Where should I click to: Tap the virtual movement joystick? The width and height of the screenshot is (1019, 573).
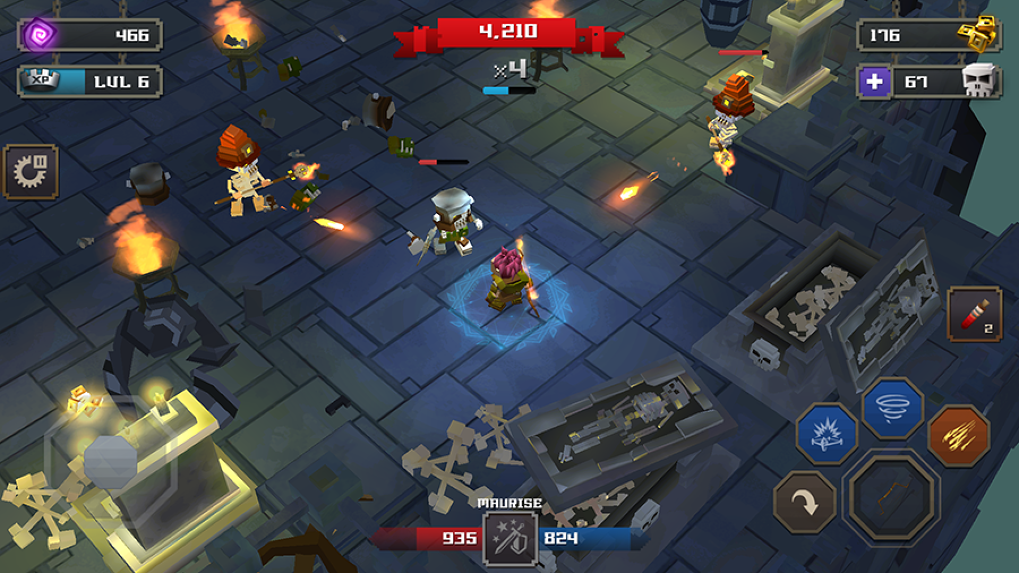(110, 460)
